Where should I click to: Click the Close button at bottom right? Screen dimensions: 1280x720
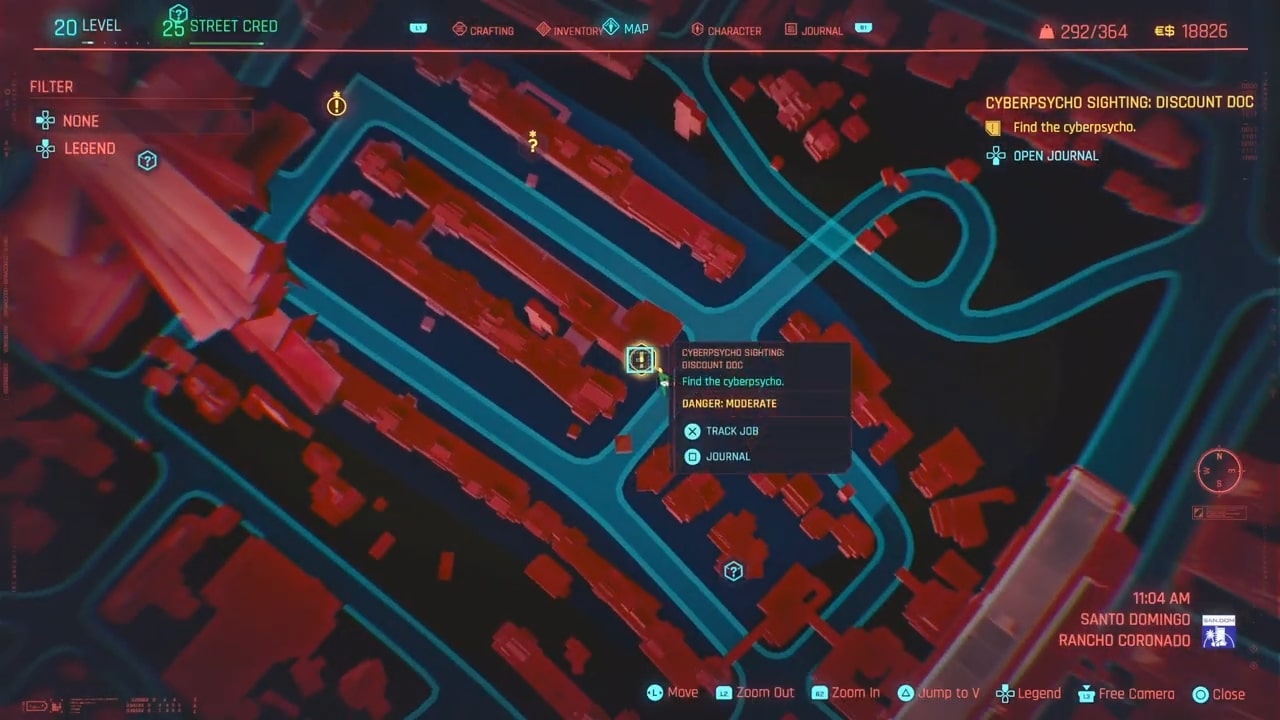click(1220, 693)
